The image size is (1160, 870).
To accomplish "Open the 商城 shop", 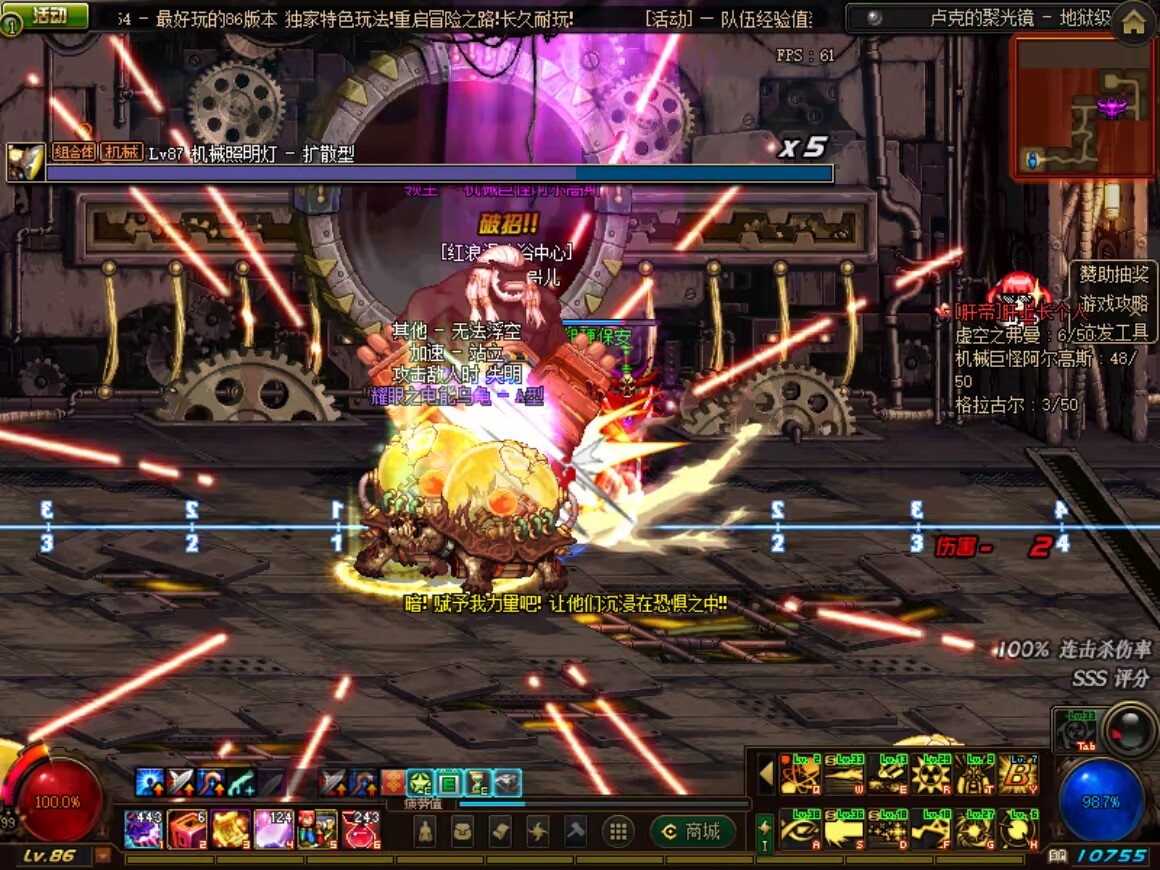I will 692,831.
